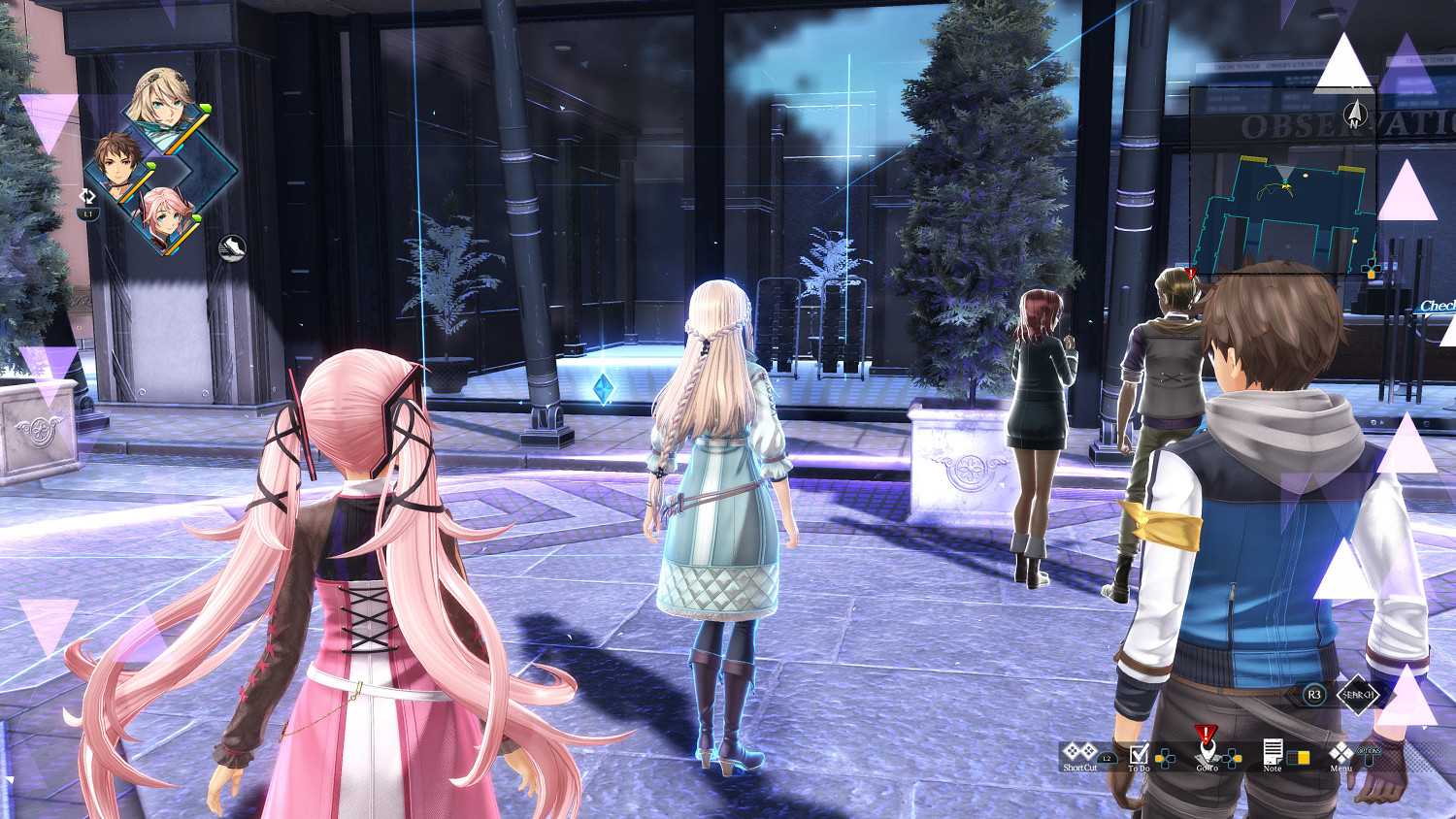Click the compass north indicator on the minimap
1456x819 pixels.
click(x=1354, y=115)
